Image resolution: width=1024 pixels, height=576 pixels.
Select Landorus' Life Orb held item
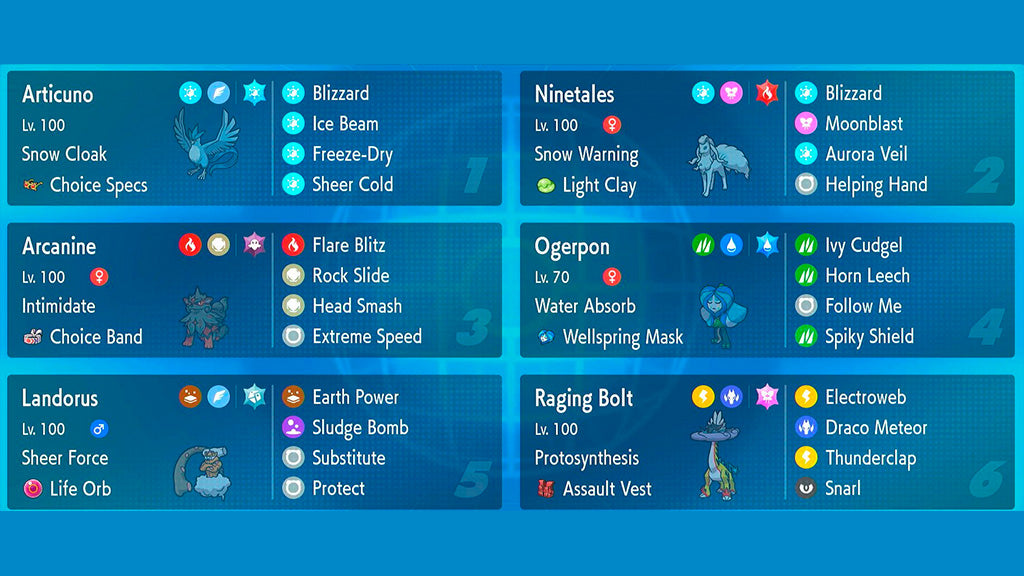(80, 489)
